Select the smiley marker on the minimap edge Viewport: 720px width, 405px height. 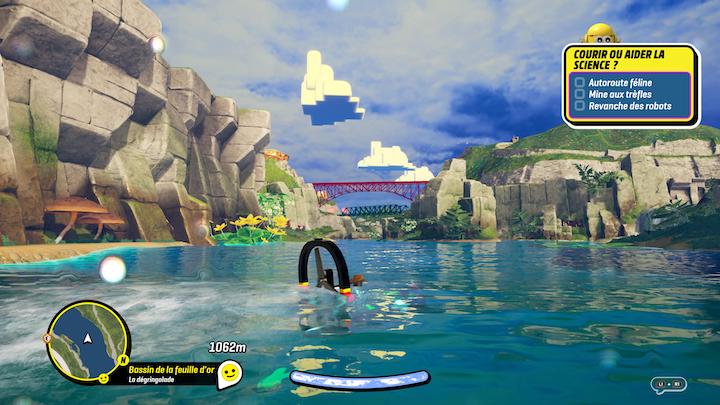(104, 380)
